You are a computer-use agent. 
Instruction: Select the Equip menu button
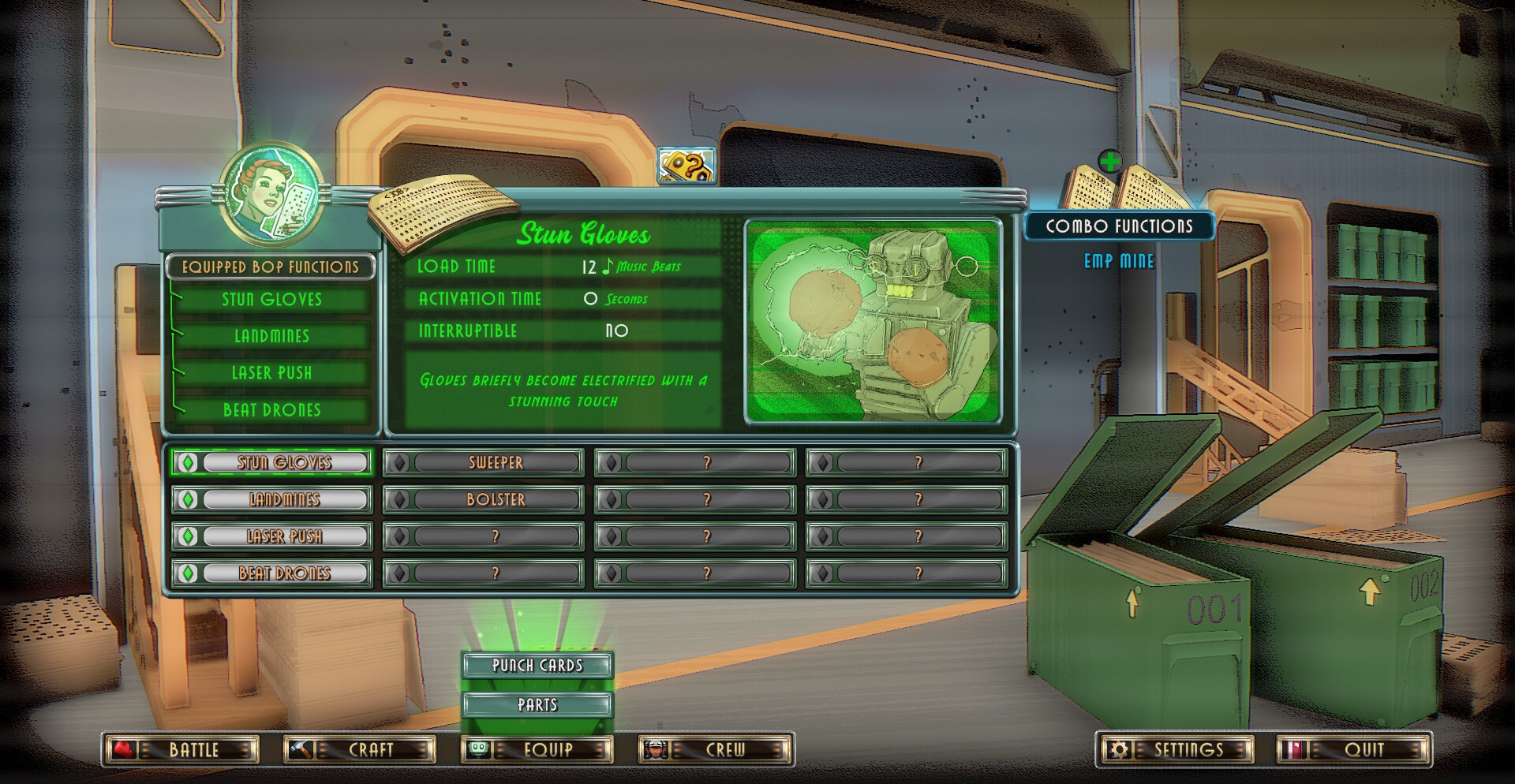point(537,749)
